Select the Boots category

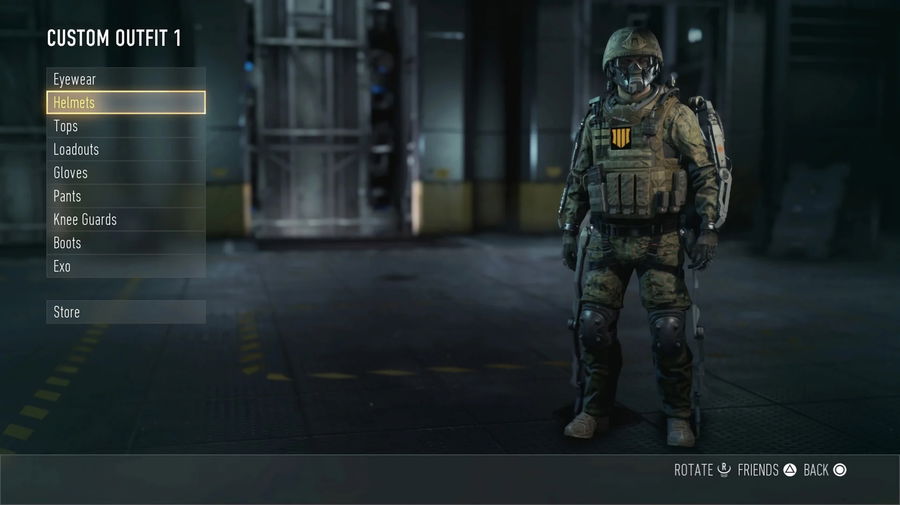point(125,243)
